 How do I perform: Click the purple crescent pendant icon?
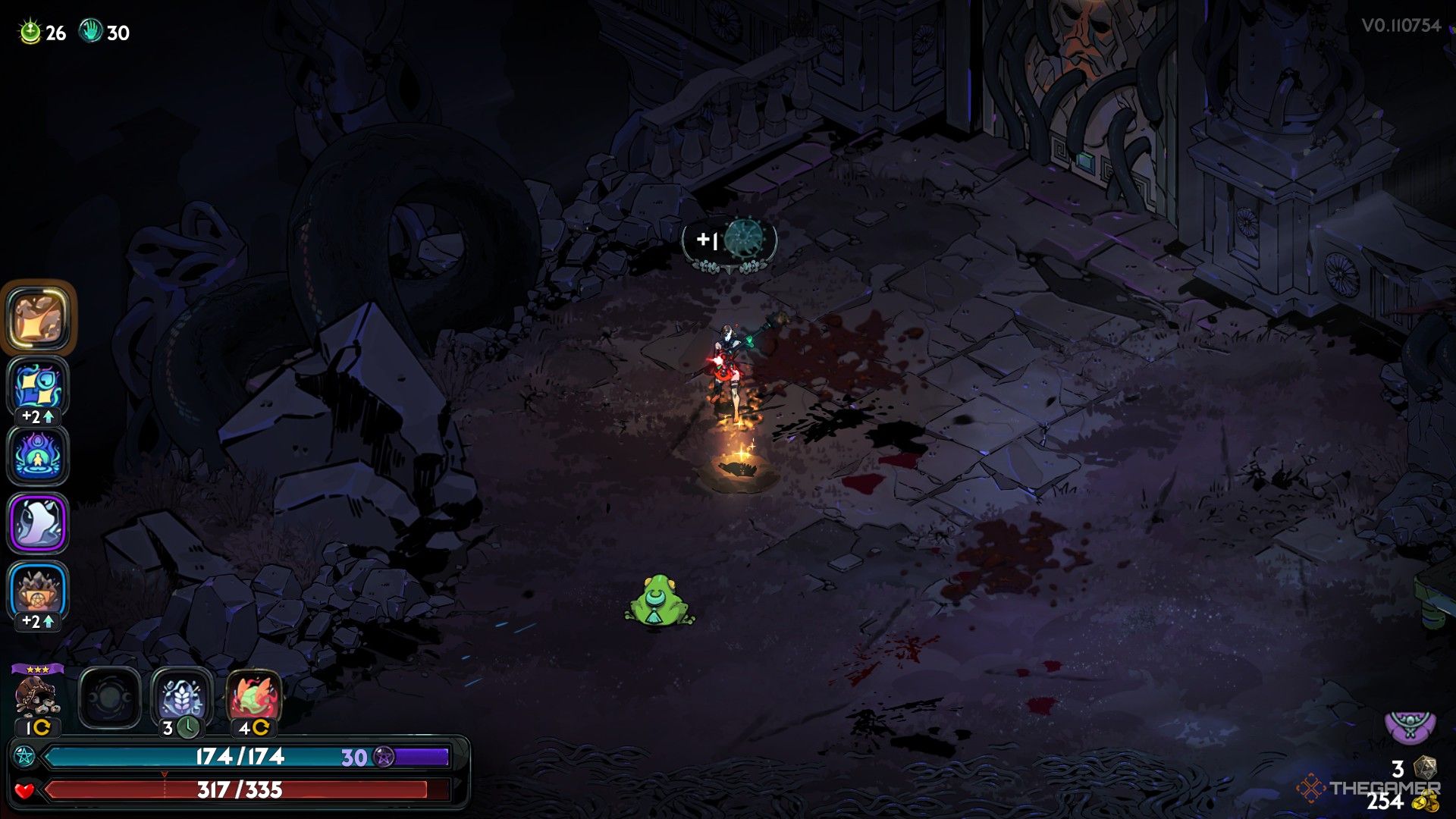pos(1410,726)
